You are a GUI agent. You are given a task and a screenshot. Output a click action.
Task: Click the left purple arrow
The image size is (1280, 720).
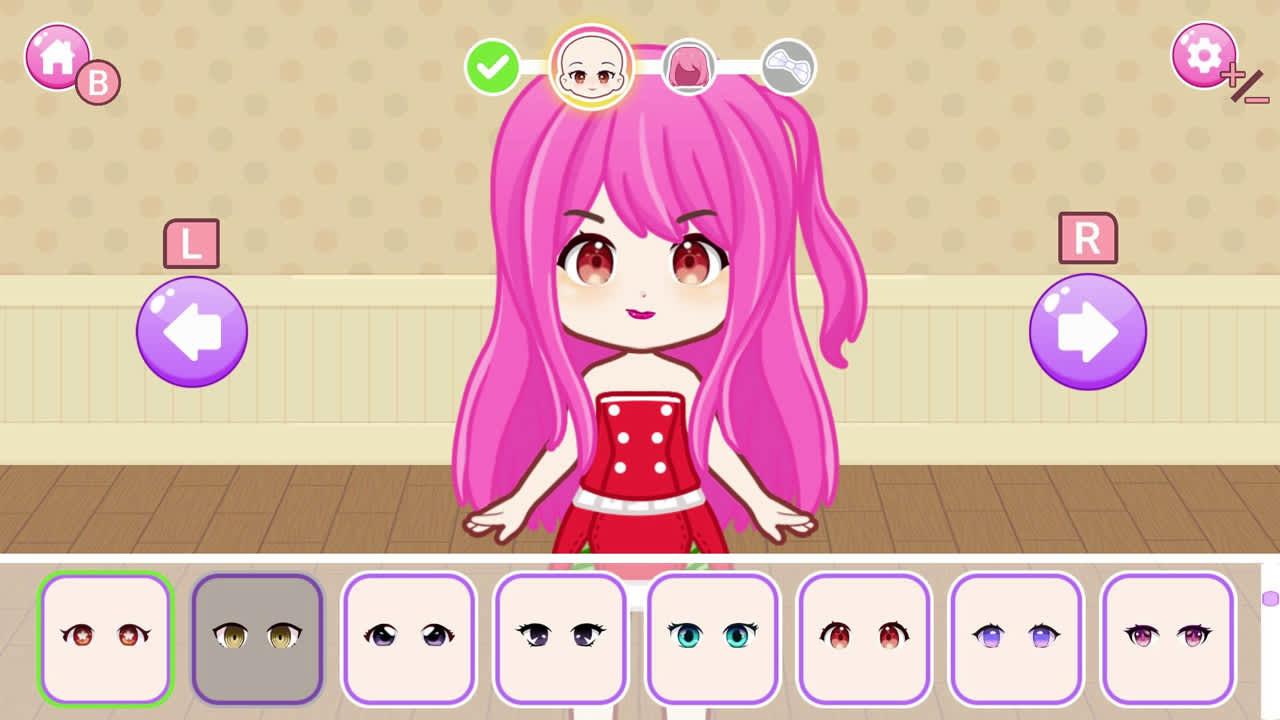point(190,330)
